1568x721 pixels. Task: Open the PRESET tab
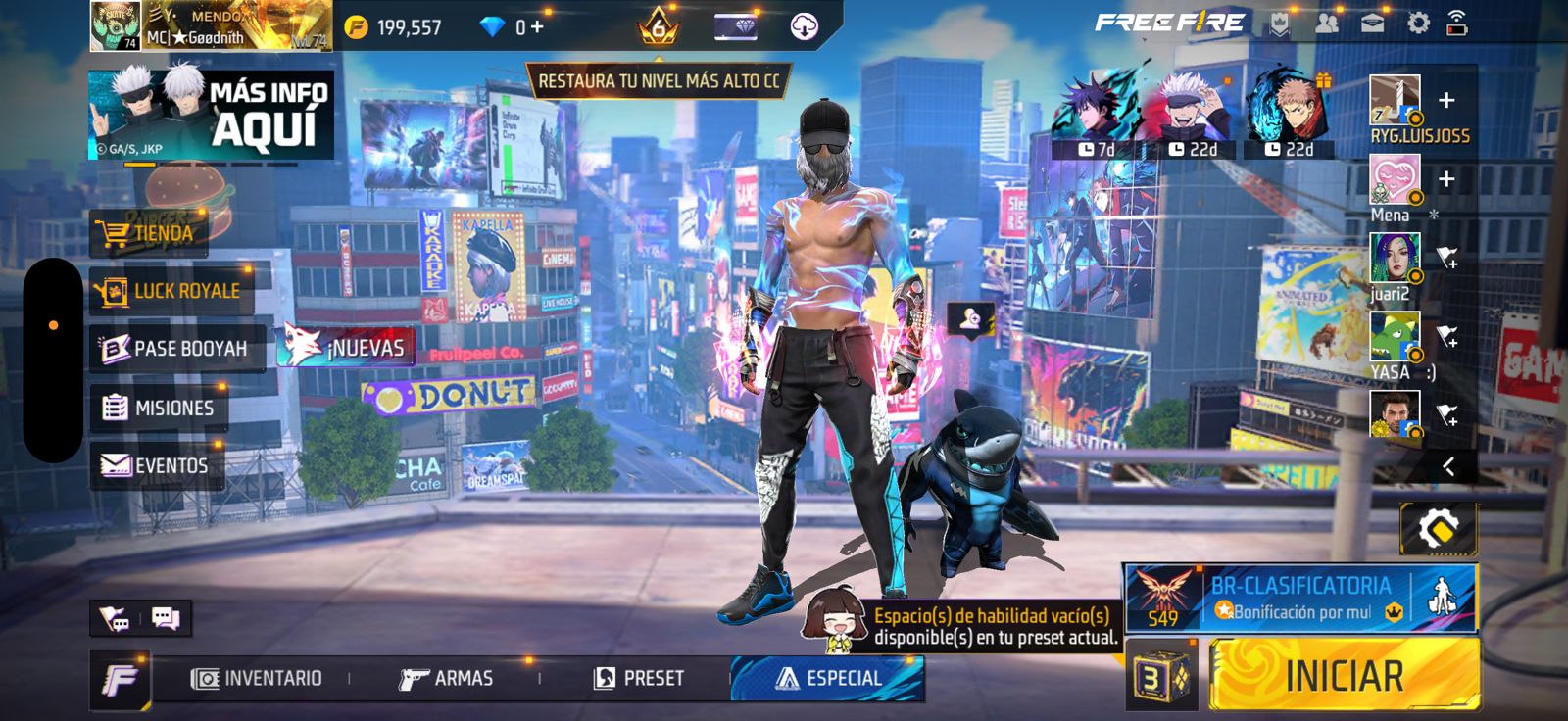[639, 678]
